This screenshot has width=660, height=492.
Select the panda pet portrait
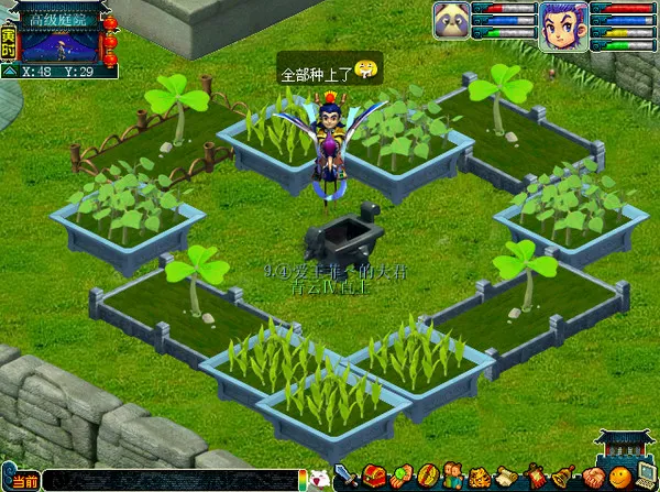point(451,21)
